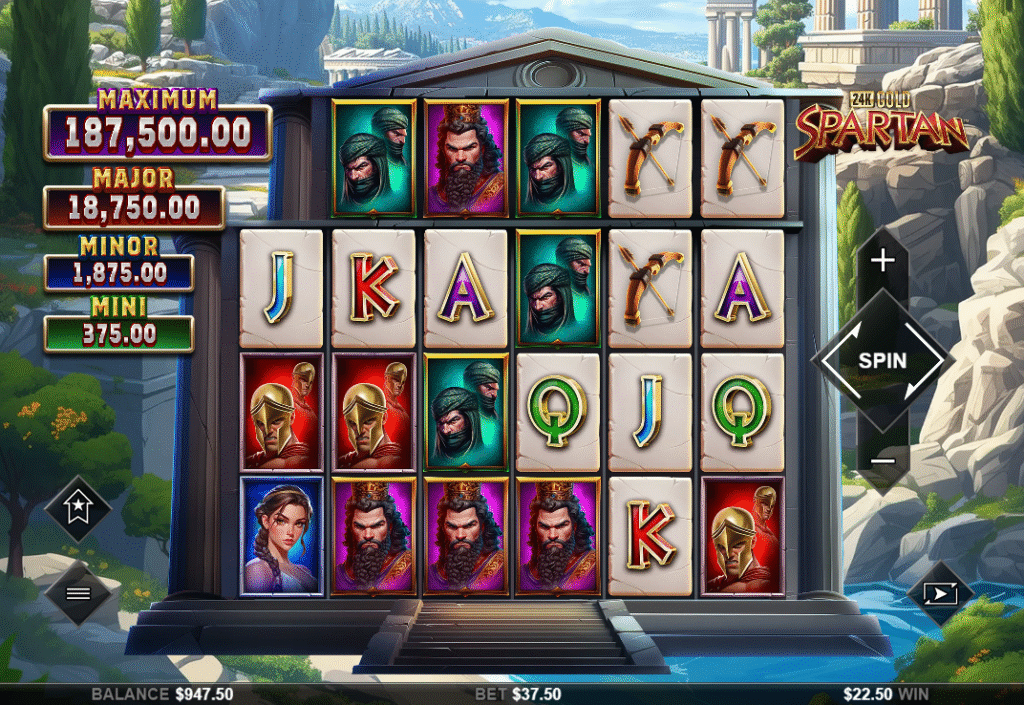Spin the reels with the SPIN button

tap(882, 361)
